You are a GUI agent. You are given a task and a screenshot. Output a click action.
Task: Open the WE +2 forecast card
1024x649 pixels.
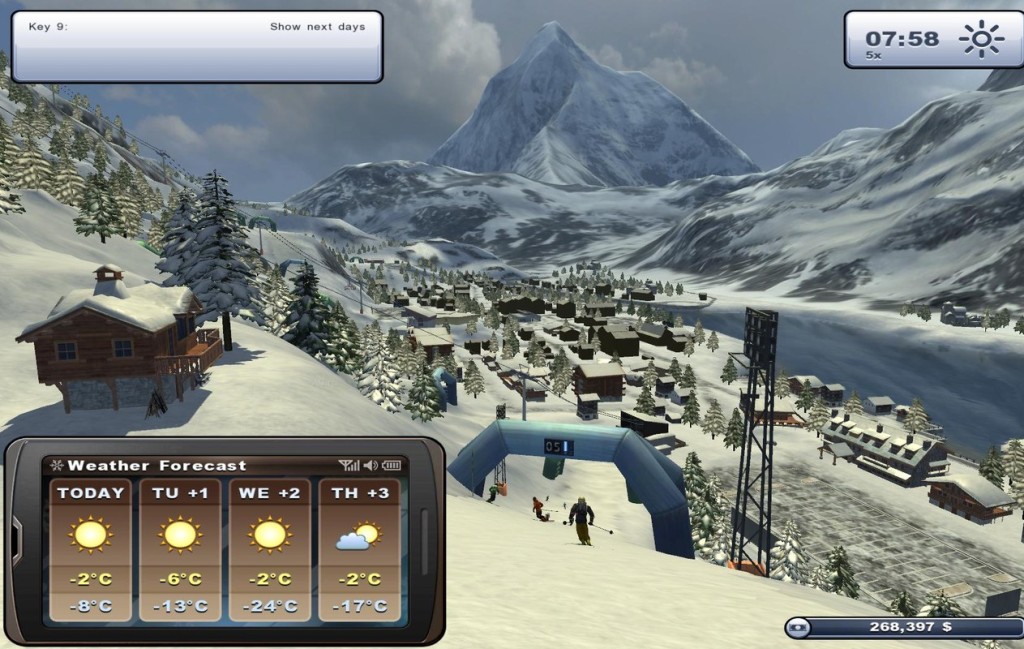[270, 549]
